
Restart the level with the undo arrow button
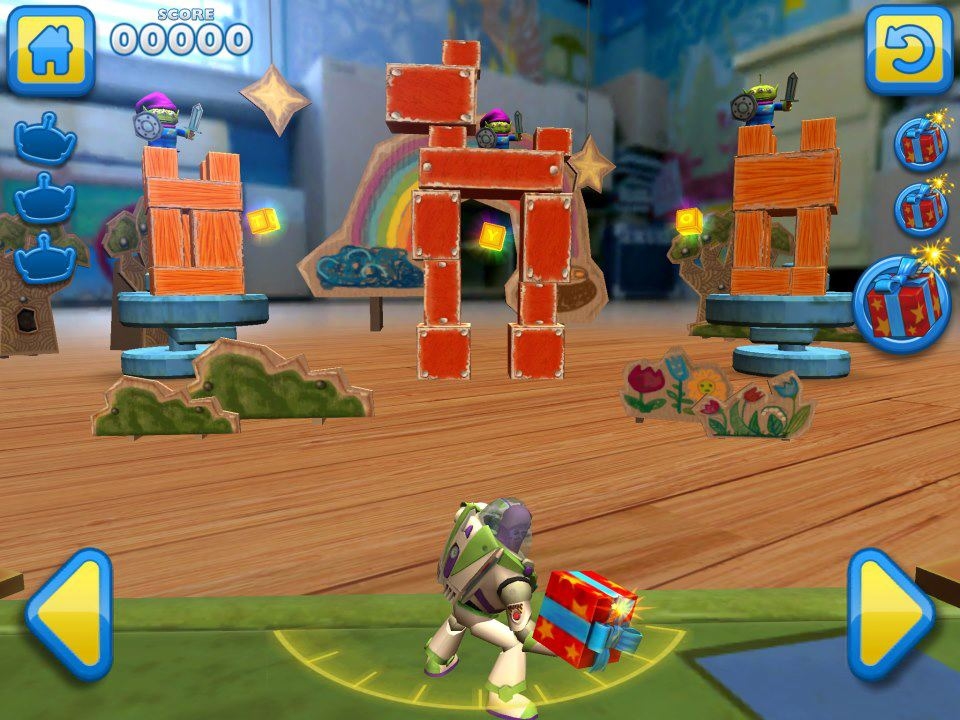tap(908, 50)
